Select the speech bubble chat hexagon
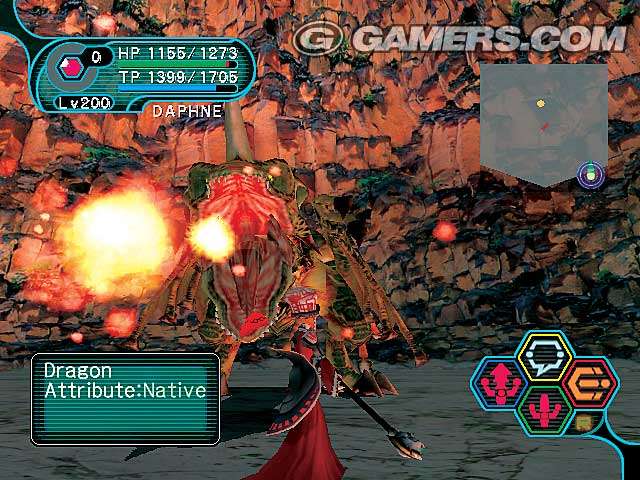The width and height of the screenshot is (640, 480). tap(545, 356)
